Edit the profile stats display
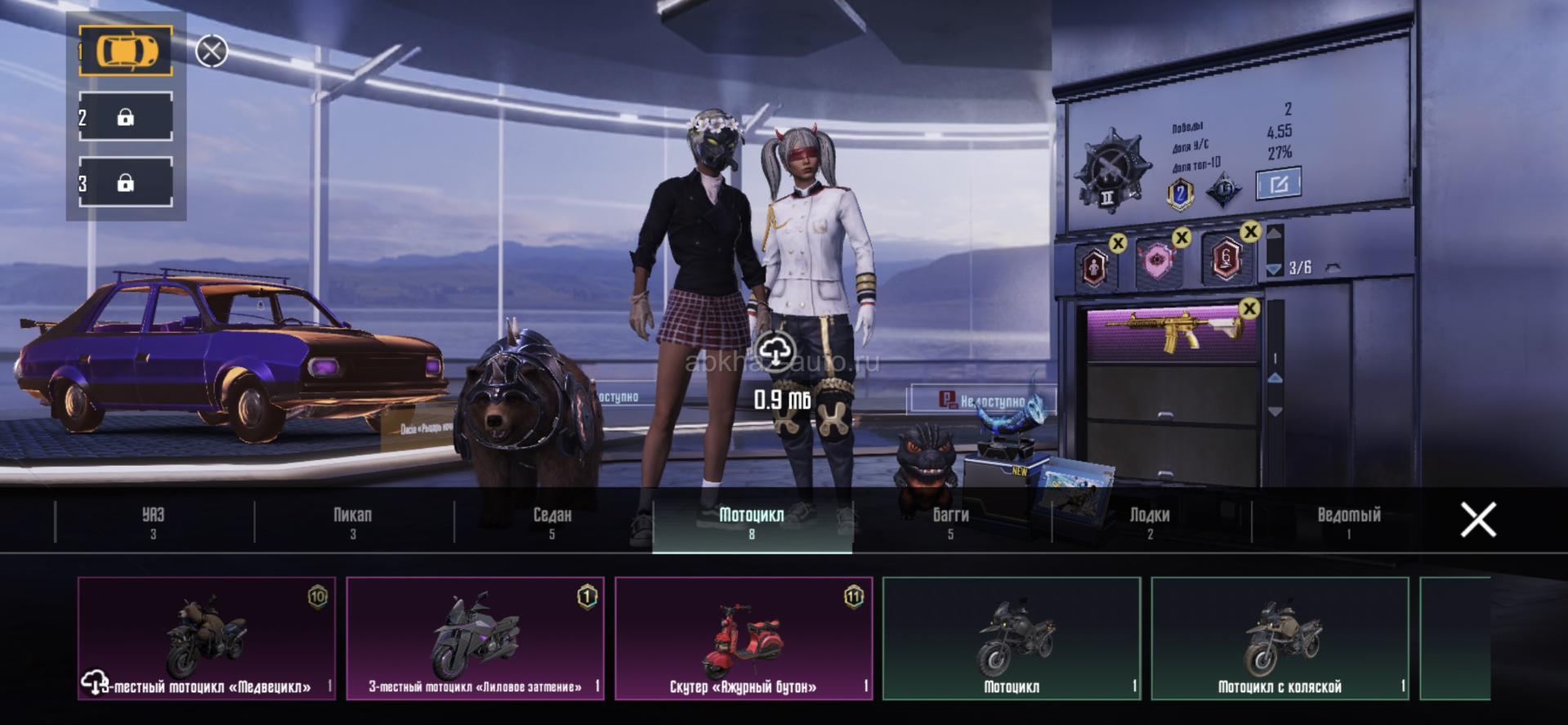 (x=1278, y=184)
